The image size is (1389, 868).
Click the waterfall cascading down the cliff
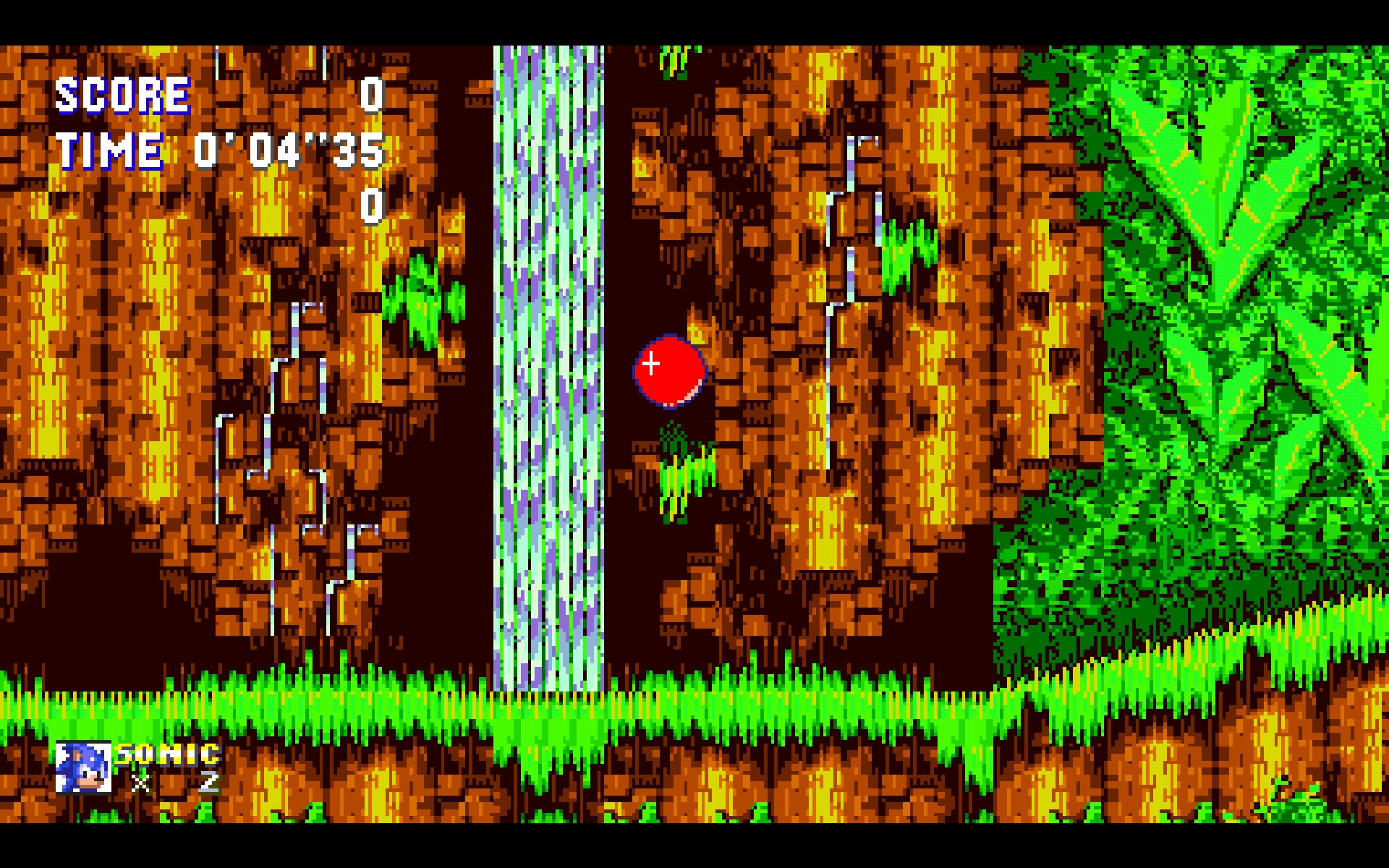[548, 362]
